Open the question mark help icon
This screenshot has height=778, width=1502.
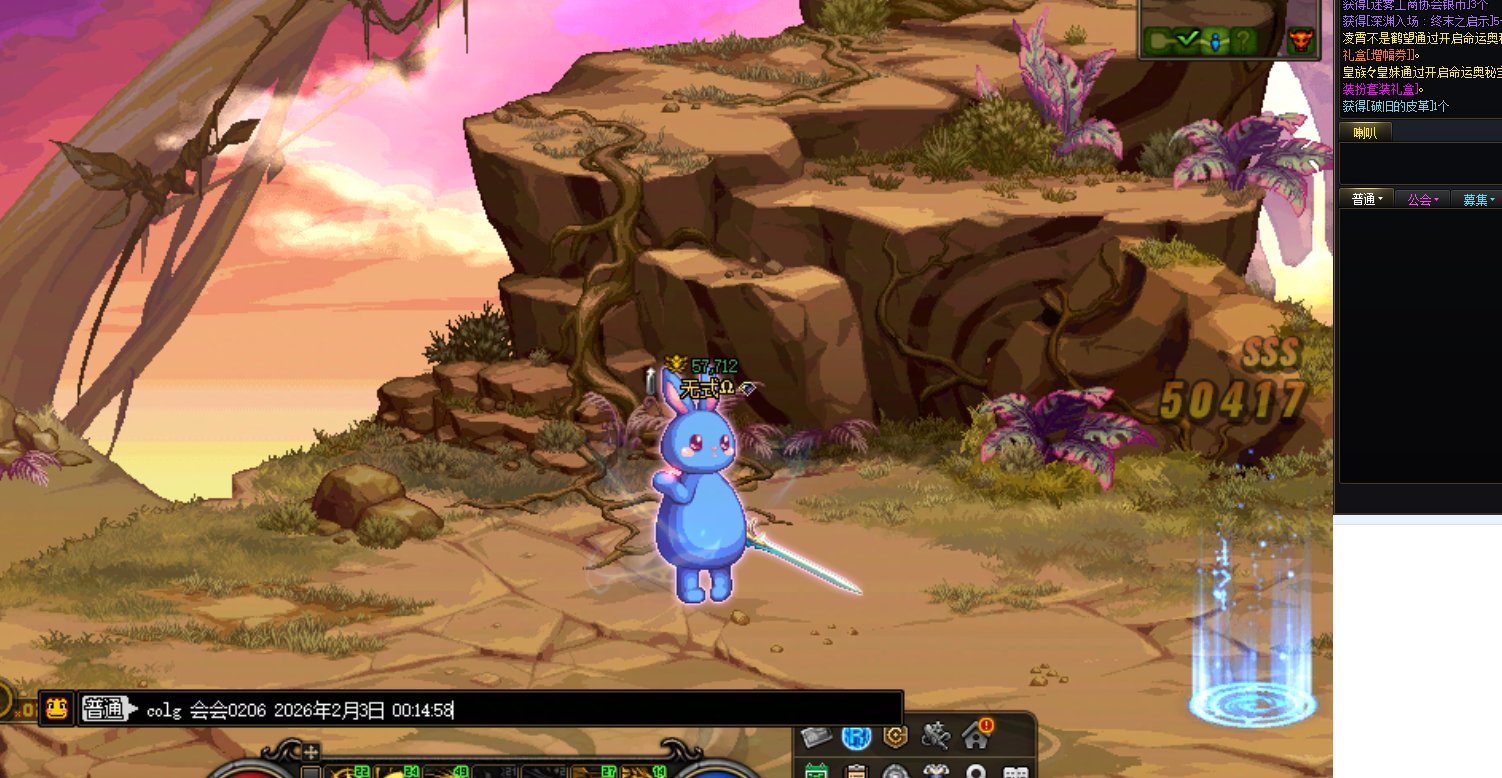[x=1242, y=41]
